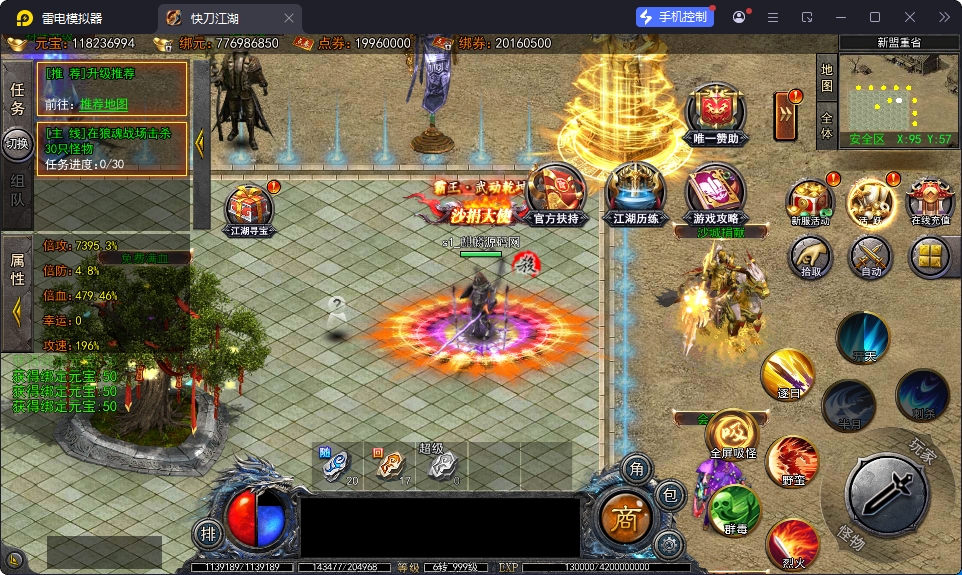The image size is (962, 575).
Task: Select the 主线 kill 30 monsters quest
Action: (x=112, y=148)
